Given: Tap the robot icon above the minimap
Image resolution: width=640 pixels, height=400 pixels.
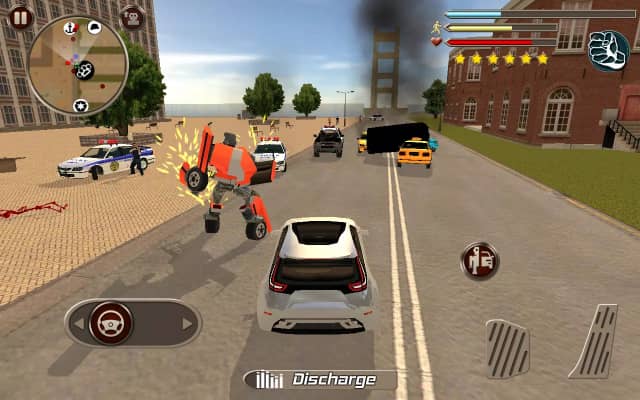Looking at the screenshot, I should click(132, 17).
